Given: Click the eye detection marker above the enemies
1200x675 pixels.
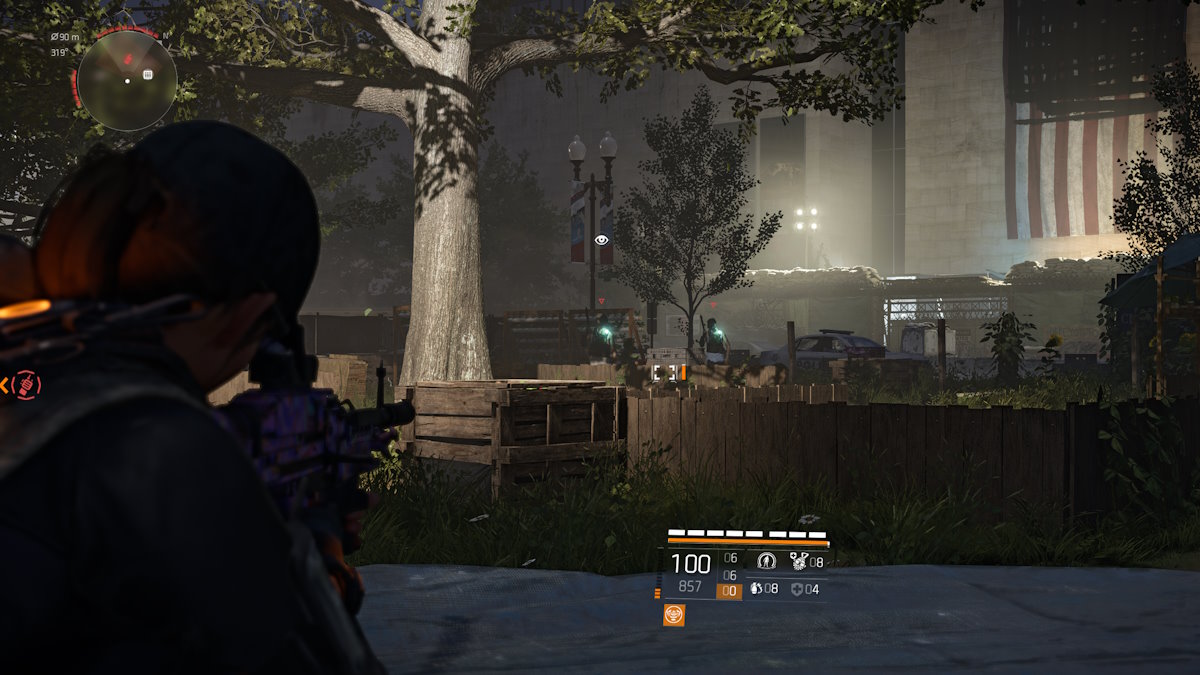Looking at the screenshot, I should [601, 240].
